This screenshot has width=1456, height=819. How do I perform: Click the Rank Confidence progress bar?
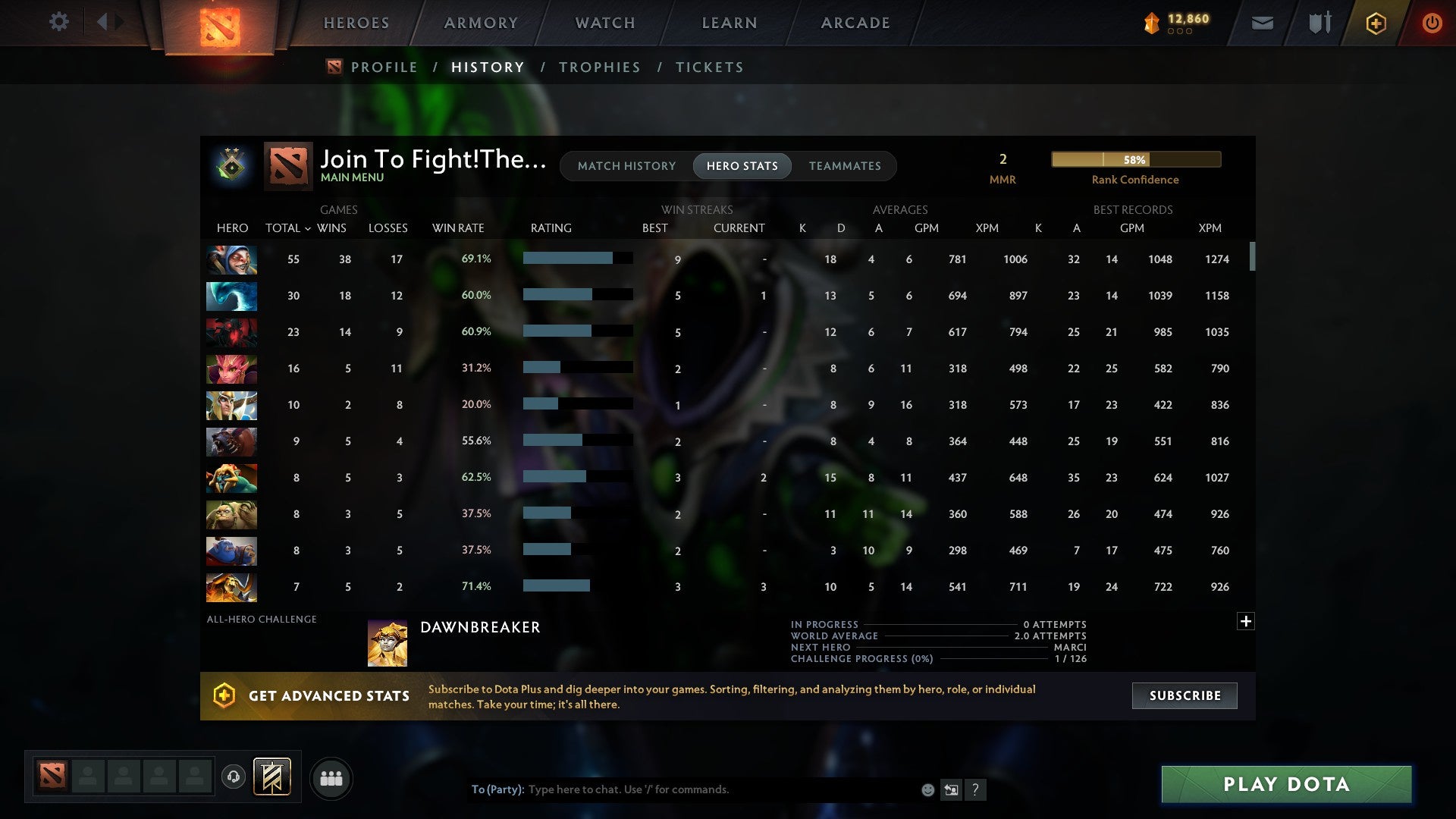(x=1135, y=159)
